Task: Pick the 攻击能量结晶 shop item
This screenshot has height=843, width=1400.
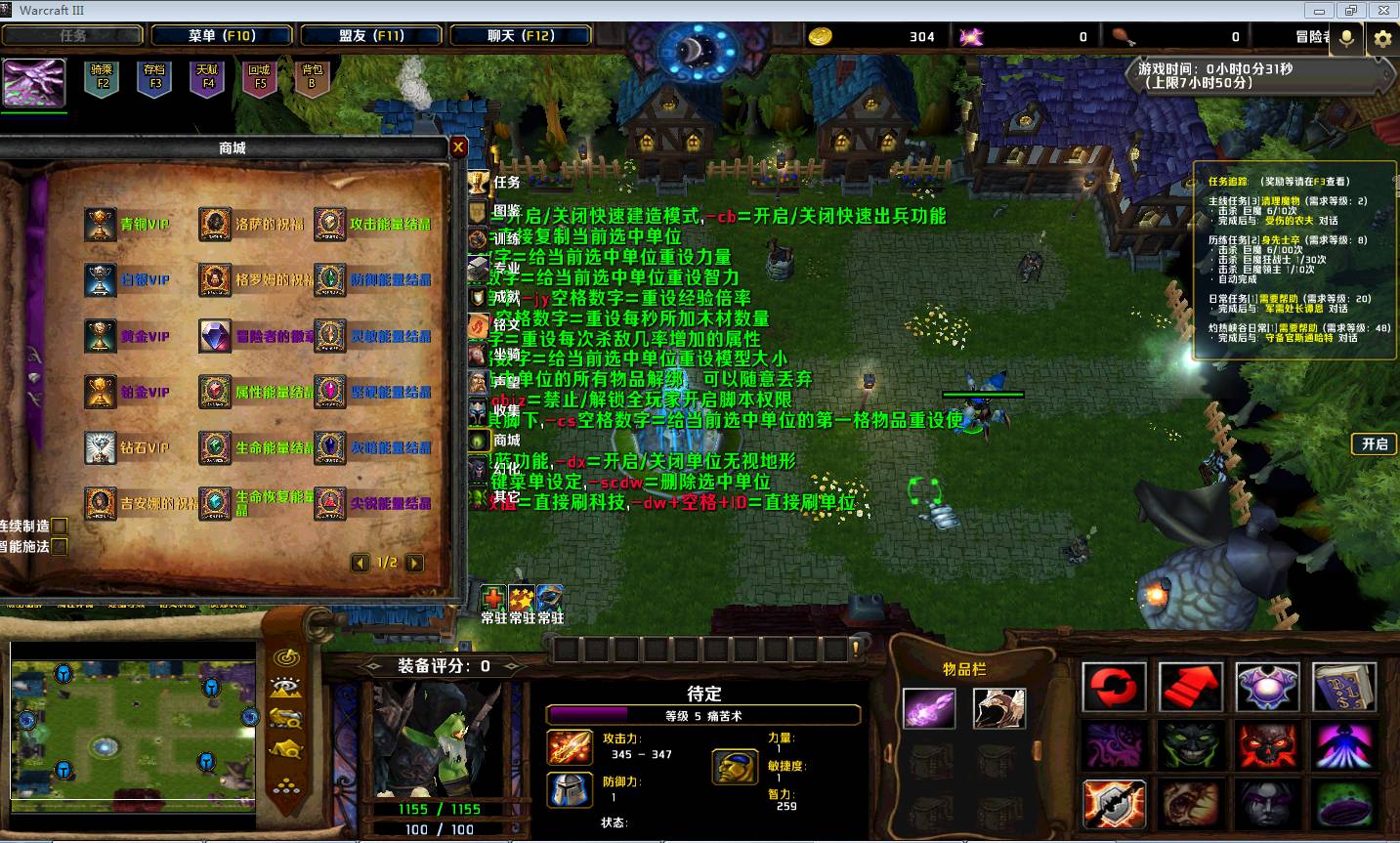Action: tap(330, 225)
